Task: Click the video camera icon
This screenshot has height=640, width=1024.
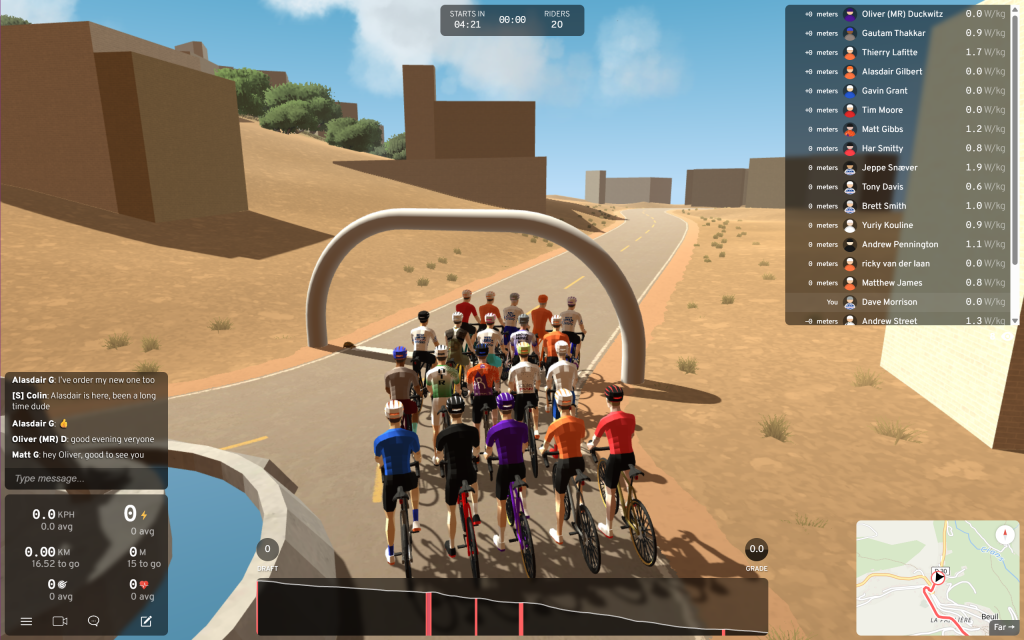Action: pyautogui.click(x=60, y=621)
